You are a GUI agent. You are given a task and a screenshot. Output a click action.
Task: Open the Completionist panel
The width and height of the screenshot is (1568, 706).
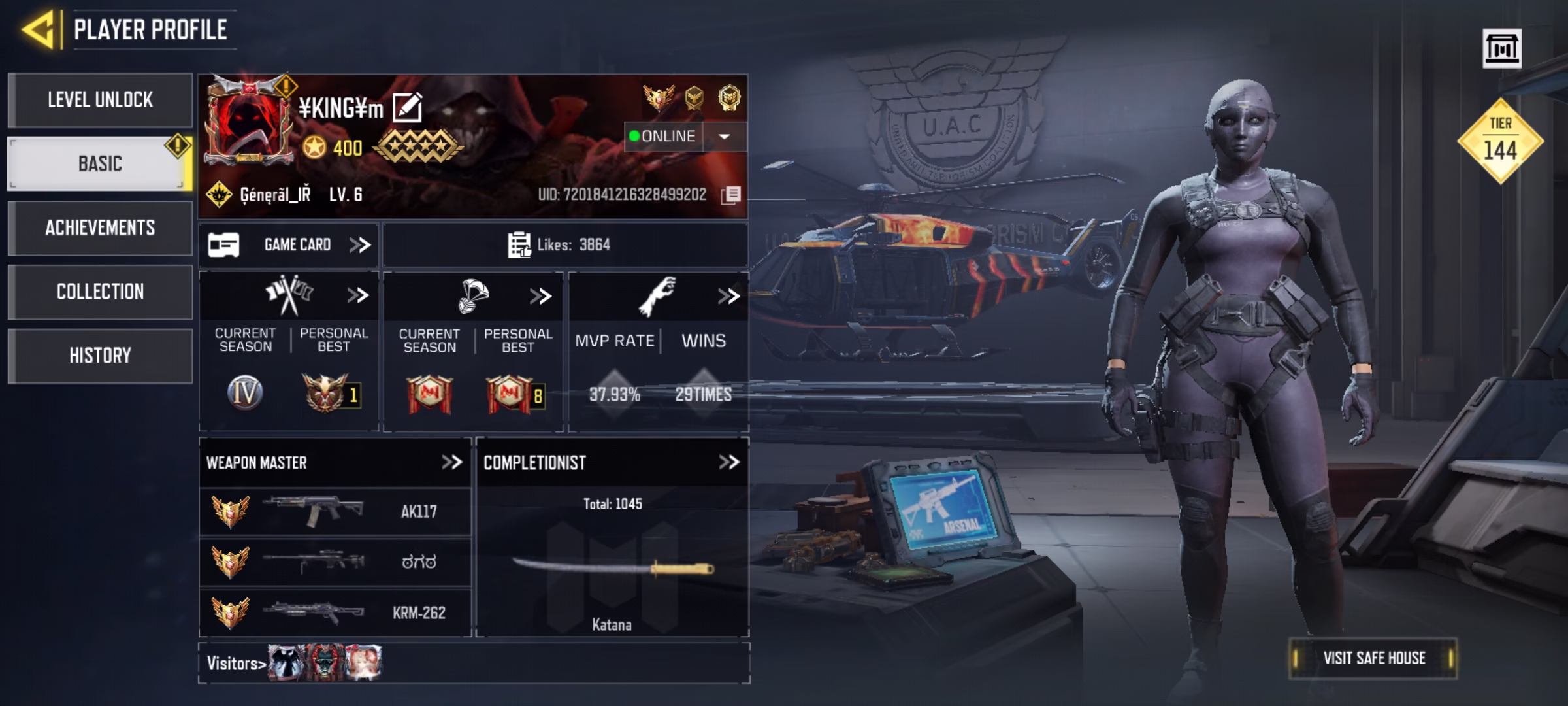pos(728,463)
